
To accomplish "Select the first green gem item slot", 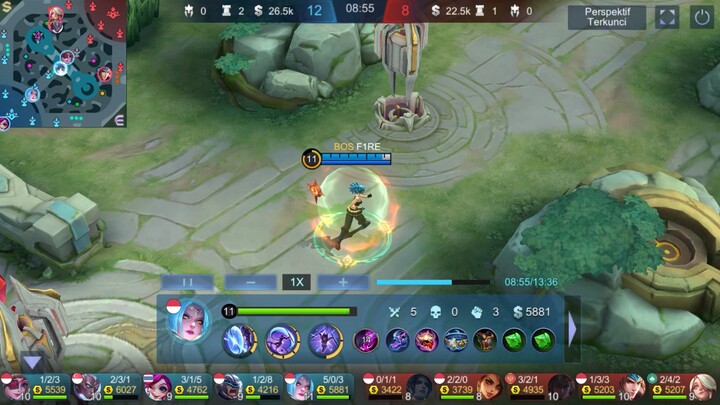I will click(513, 340).
